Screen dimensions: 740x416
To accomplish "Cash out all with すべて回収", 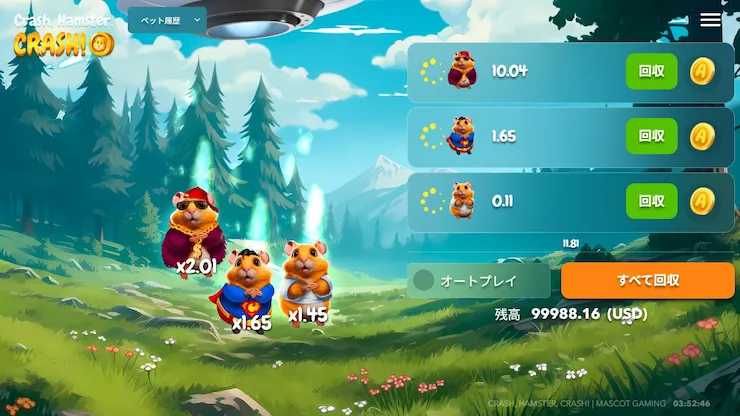I will pyautogui.click(x=647, y=281).
